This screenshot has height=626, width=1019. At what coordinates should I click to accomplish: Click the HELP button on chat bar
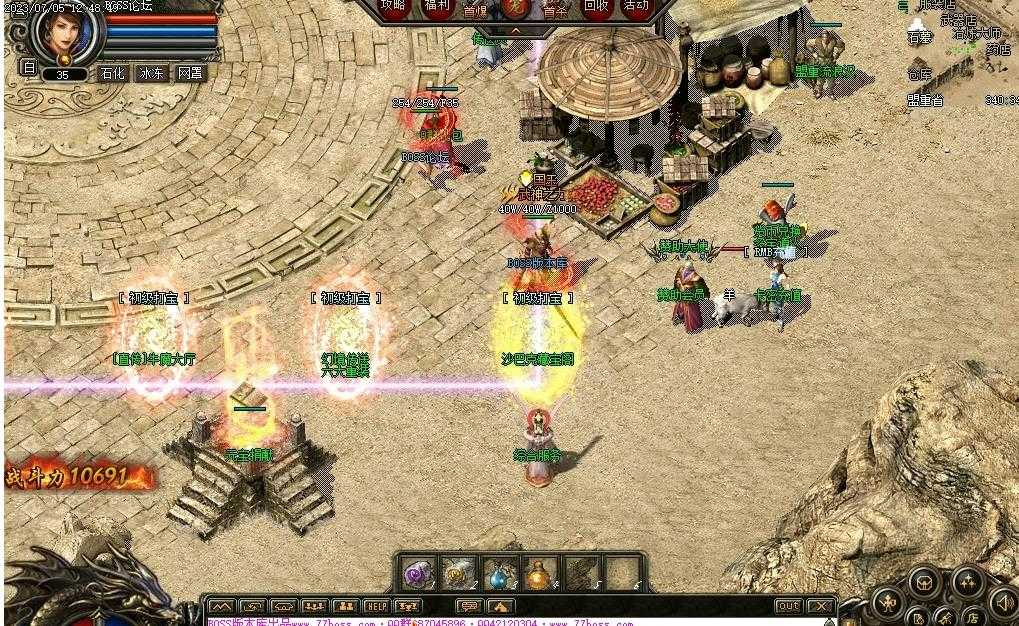[376, 606]
